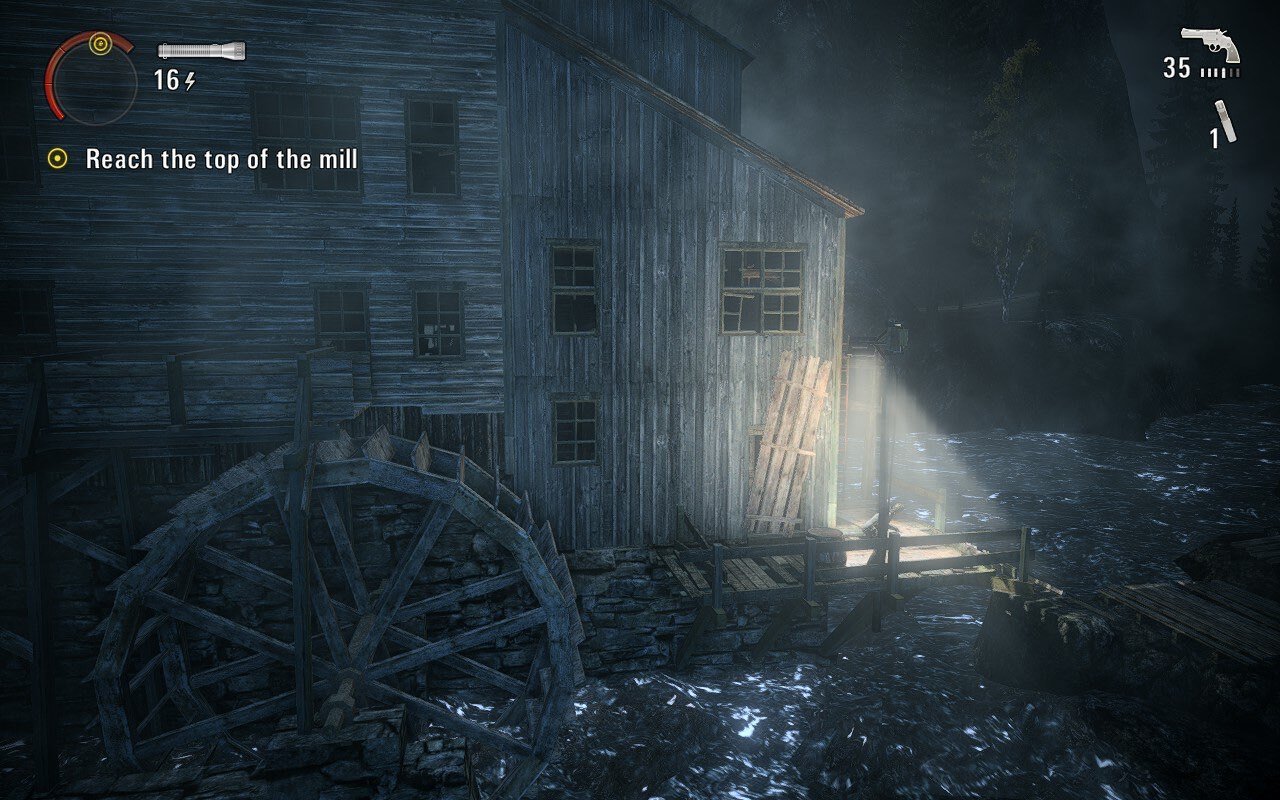Click the "Reach the top of the mill" objective
1280x800 pixels.
tap(221, 159)
